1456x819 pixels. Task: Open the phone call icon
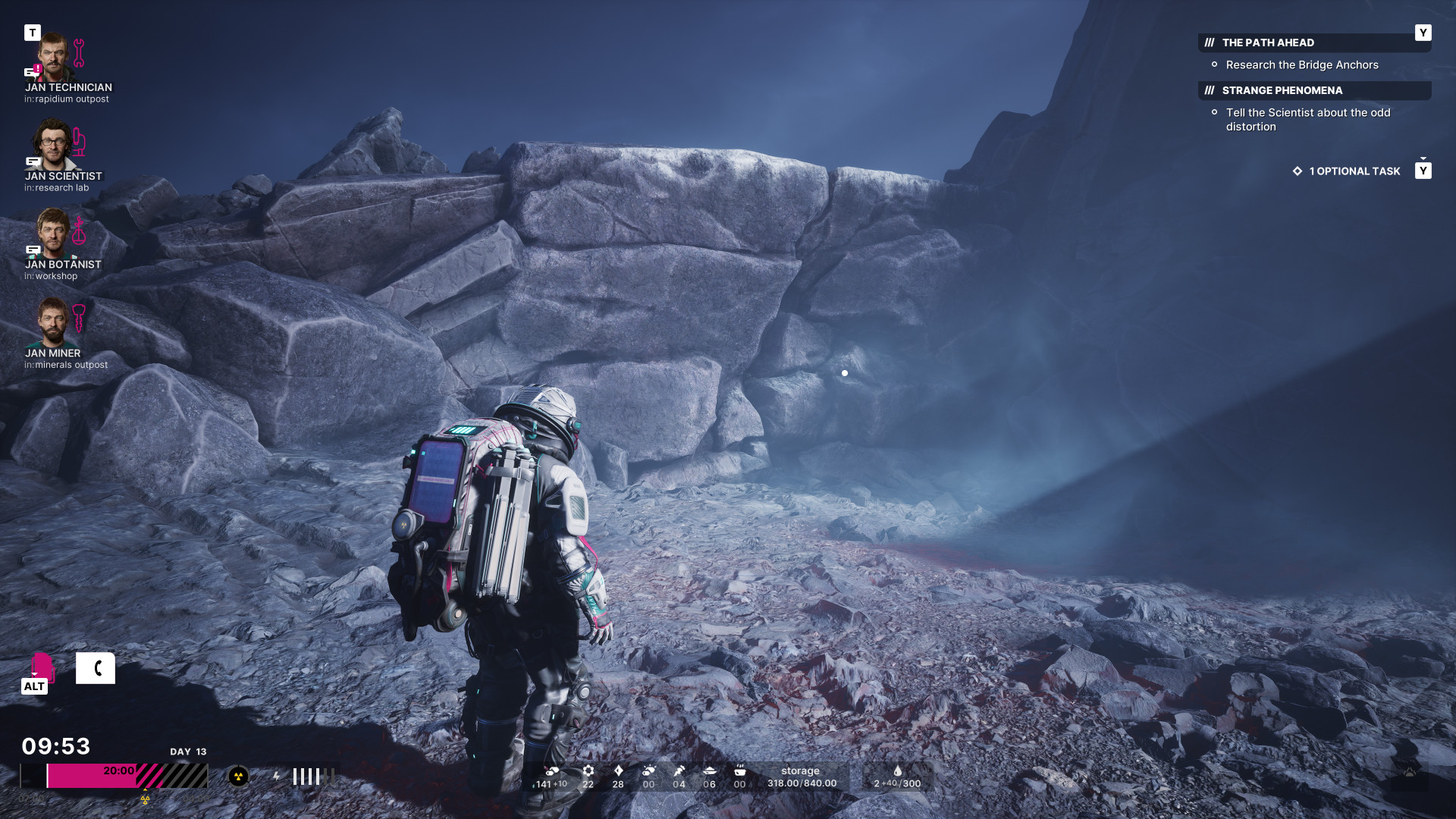96,668
